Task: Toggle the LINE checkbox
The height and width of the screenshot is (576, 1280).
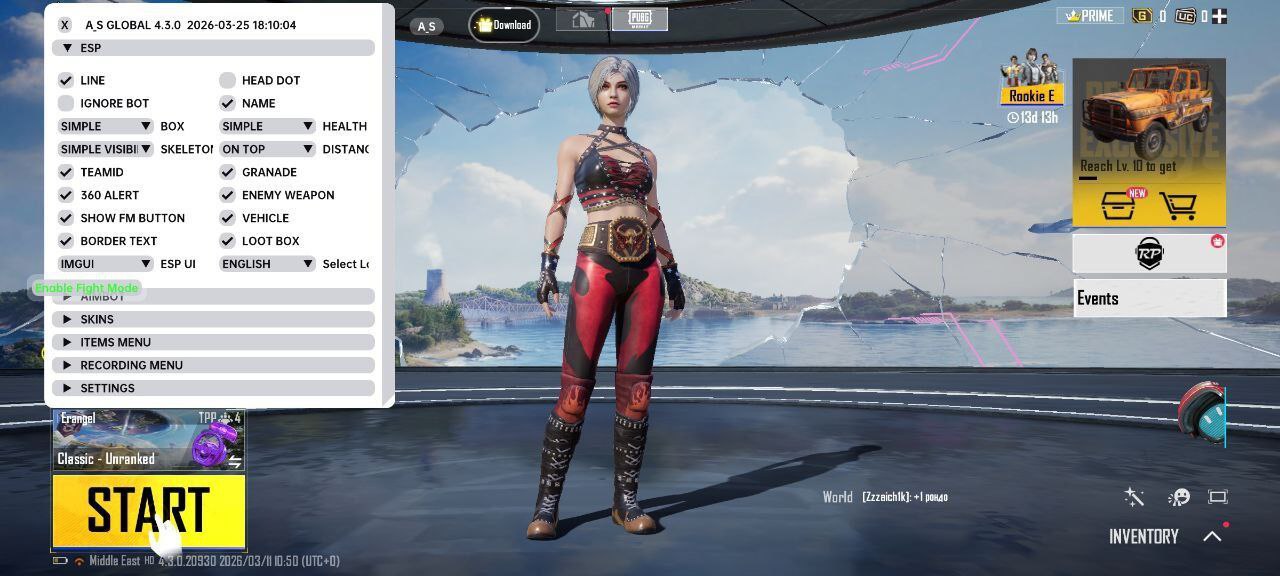Action: tap(66, 80)
